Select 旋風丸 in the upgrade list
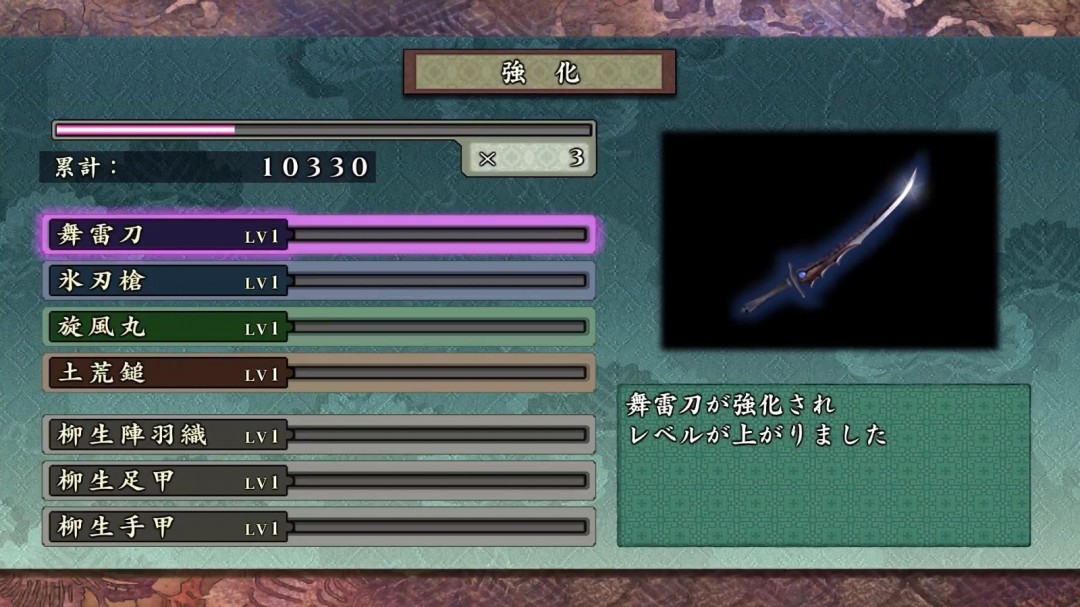1080x607 pixels. coord(318,327)
